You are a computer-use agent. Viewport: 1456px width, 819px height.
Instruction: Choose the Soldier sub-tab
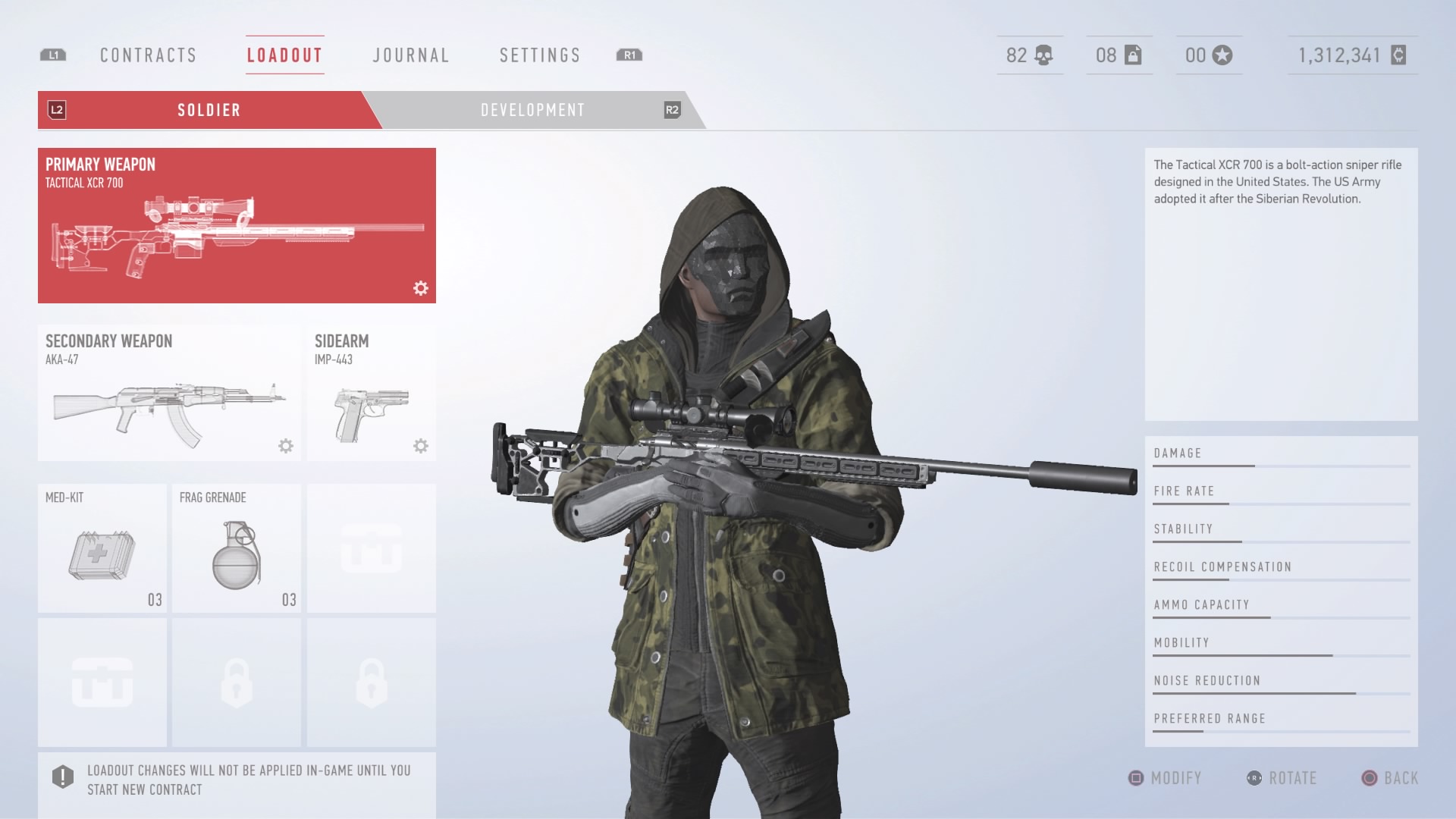click(209, 110)
